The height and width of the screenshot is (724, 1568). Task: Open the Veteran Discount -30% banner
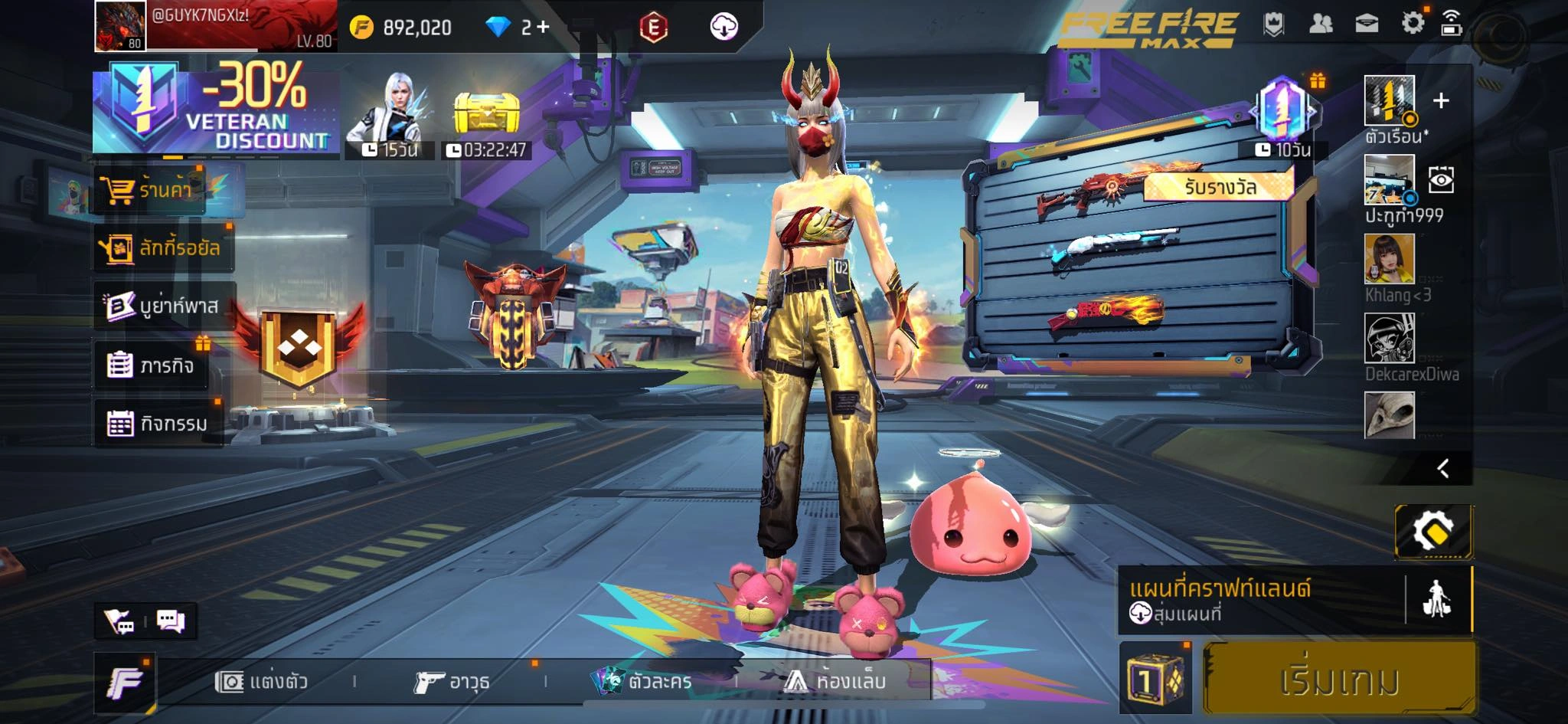tap(216, 110)
